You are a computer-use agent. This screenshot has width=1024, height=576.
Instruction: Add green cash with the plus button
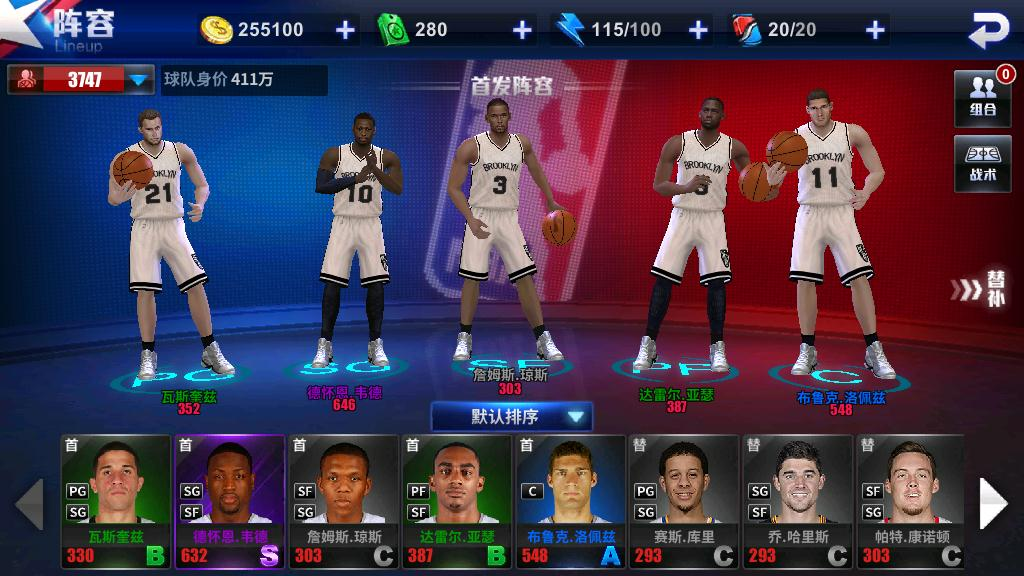(x=522, y=30)
